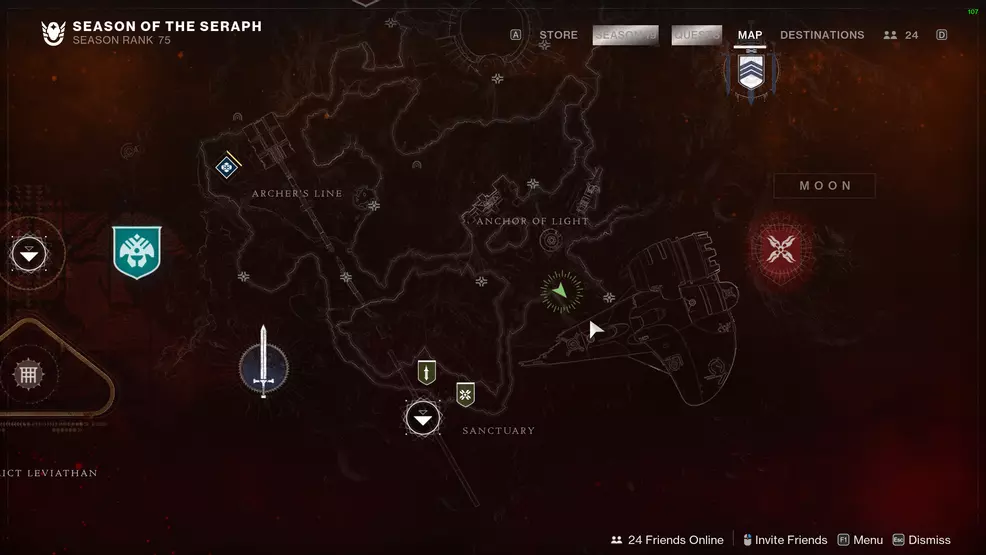Choose the sword activity marker
986x555 pixels.
coord(264,365)
